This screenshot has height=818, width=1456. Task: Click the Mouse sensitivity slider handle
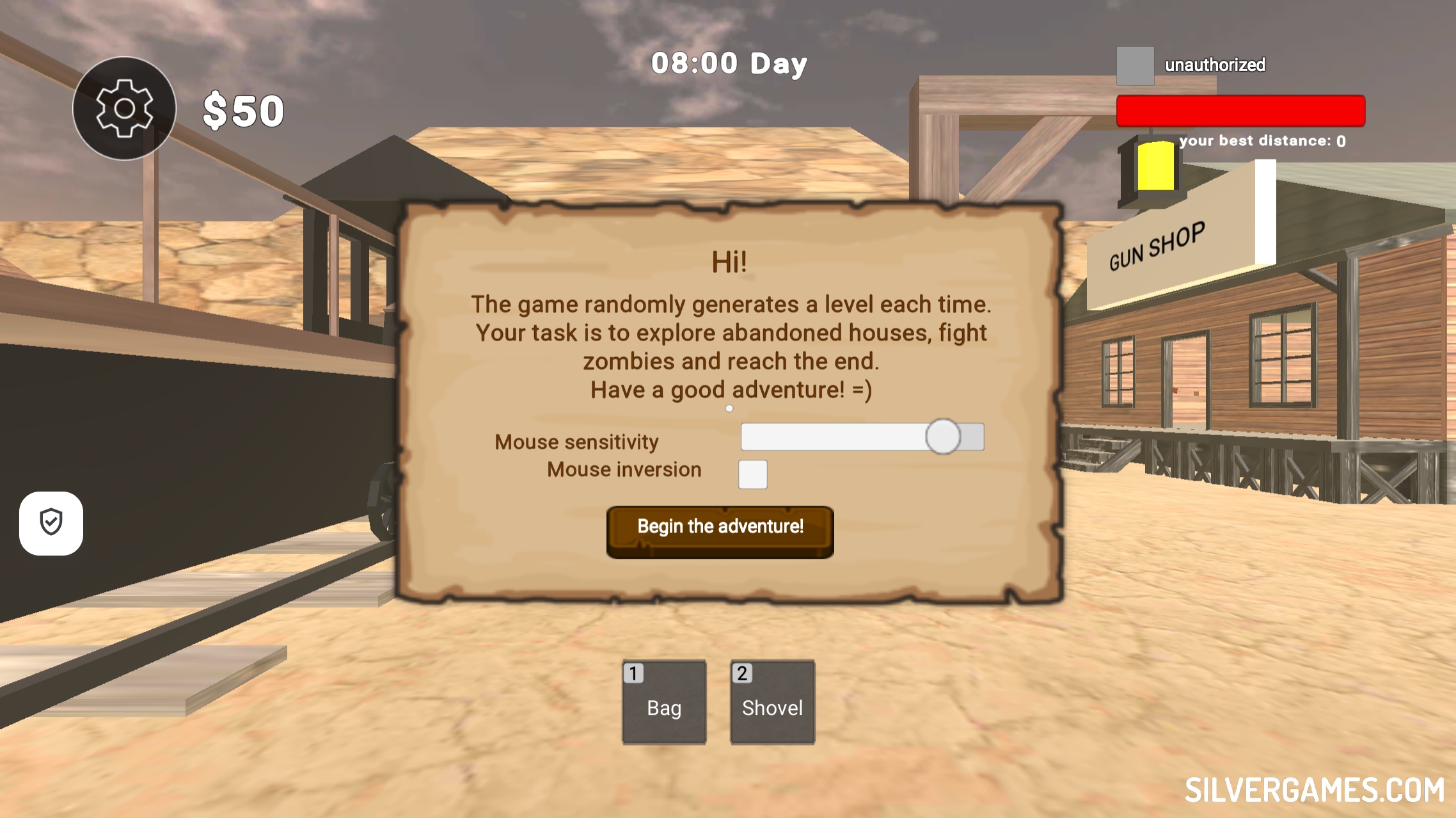click(942, 437)
